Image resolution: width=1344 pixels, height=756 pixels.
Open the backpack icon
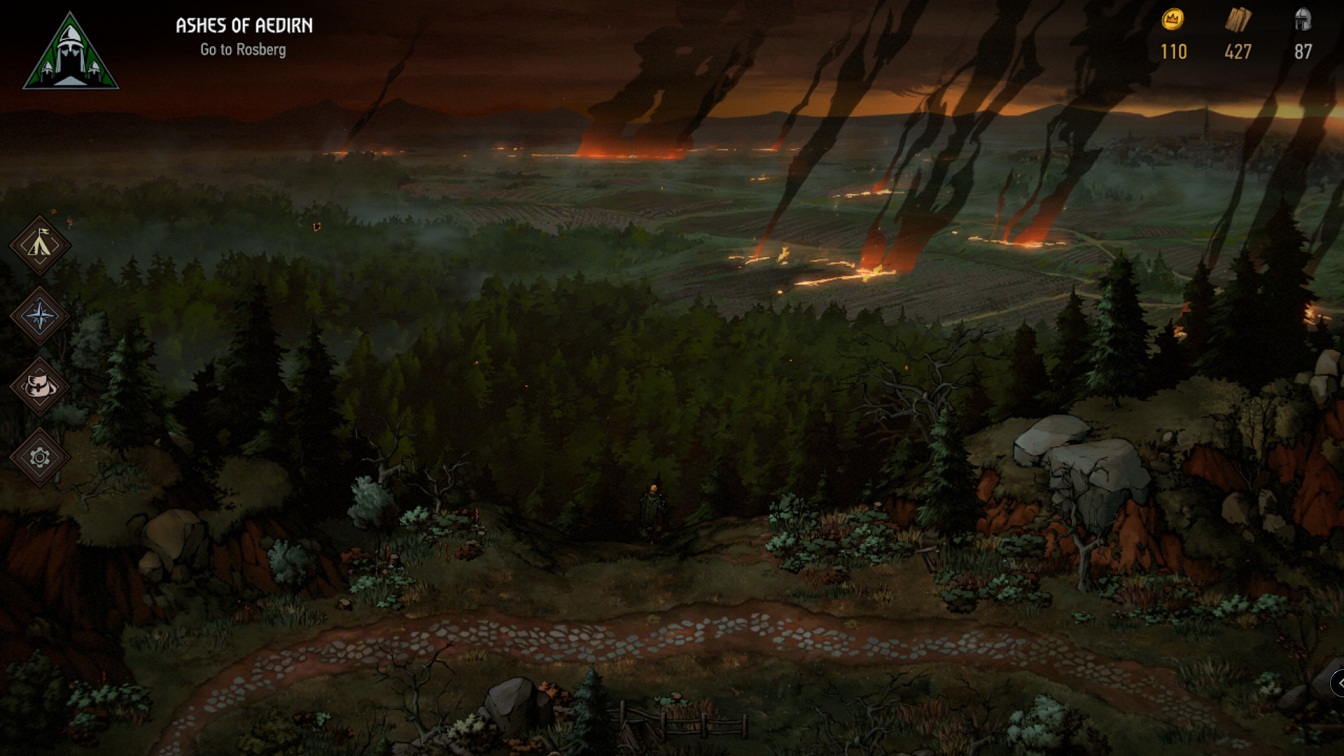tap(40, 387)
